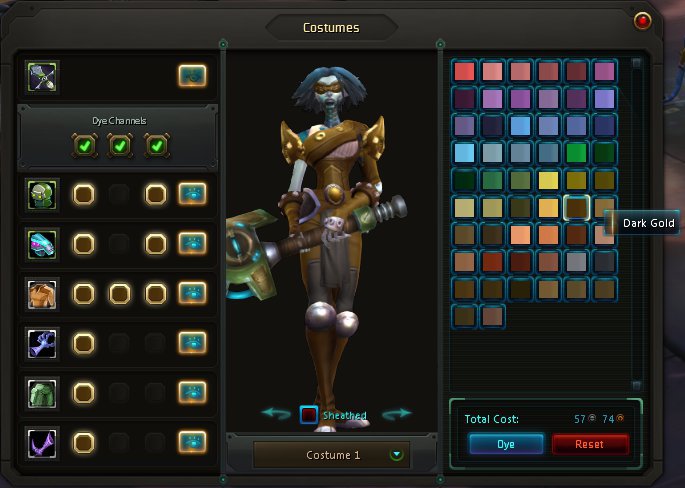The height and width of the screenshot is (488, 685).
Task: Select the green leg armor costume slot
Action: point(43,392)
